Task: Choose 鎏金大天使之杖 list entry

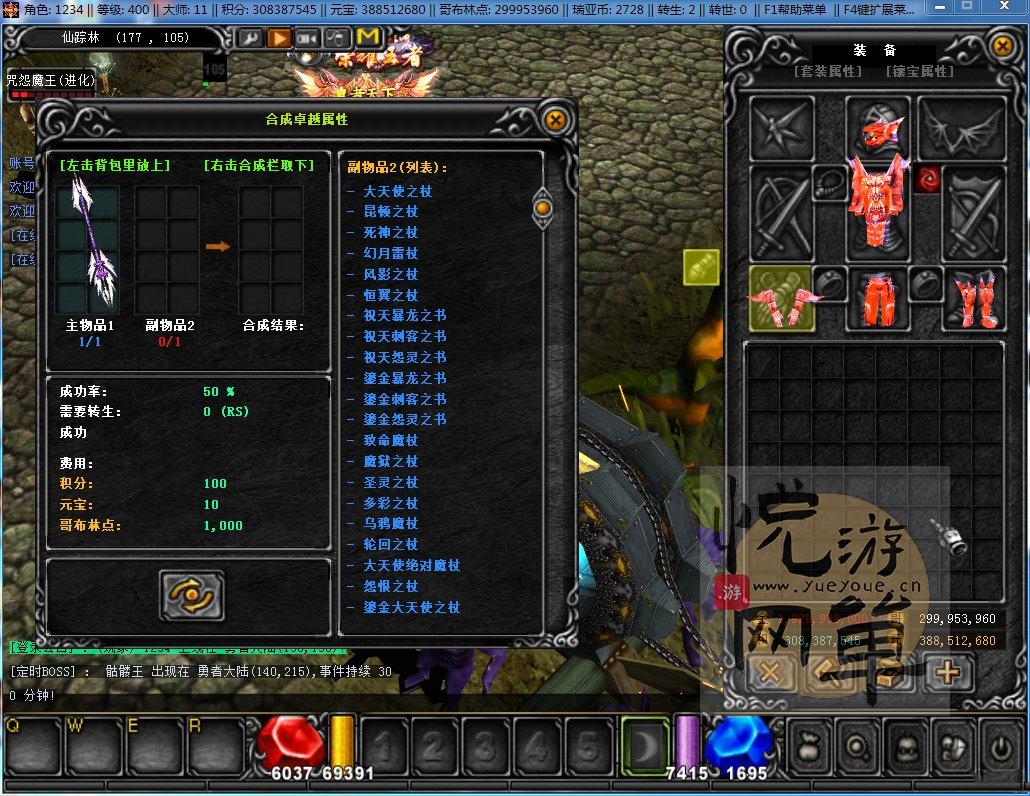Action: (411, 607)
